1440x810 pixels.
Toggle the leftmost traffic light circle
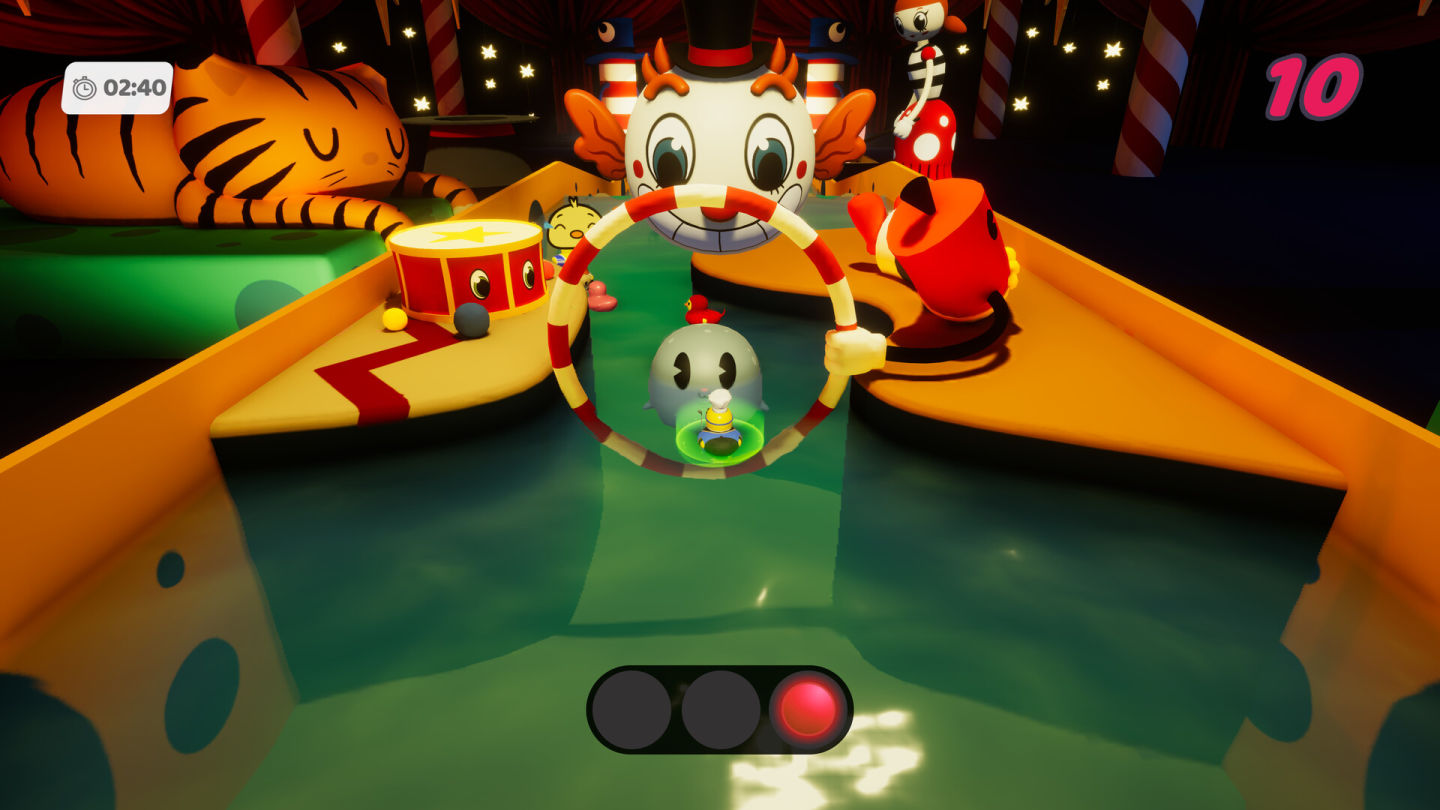pos(633,707)
